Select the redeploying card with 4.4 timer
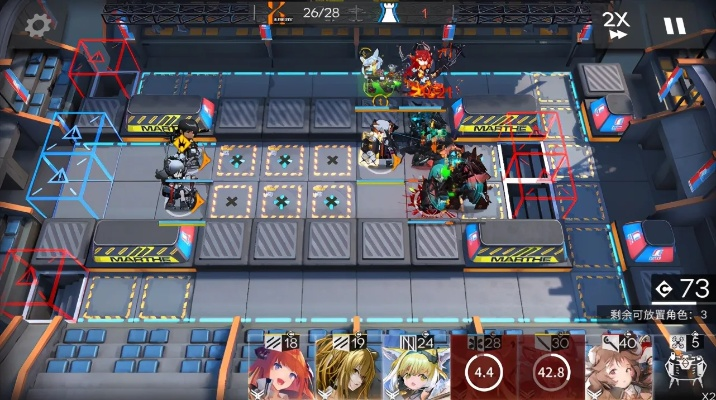 (x=483, y=368)
